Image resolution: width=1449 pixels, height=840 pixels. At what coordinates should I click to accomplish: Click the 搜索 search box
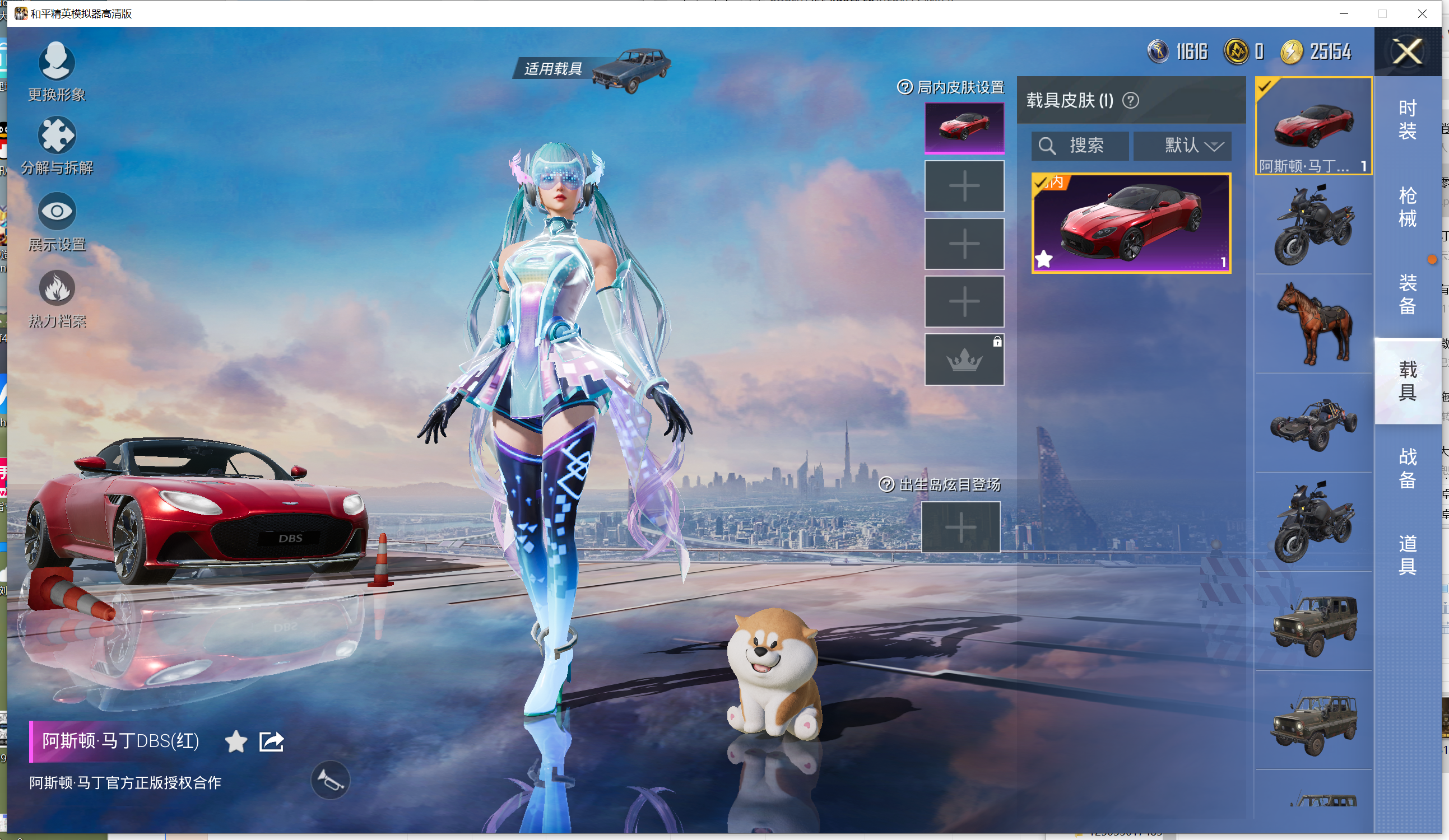point(1080,146)
